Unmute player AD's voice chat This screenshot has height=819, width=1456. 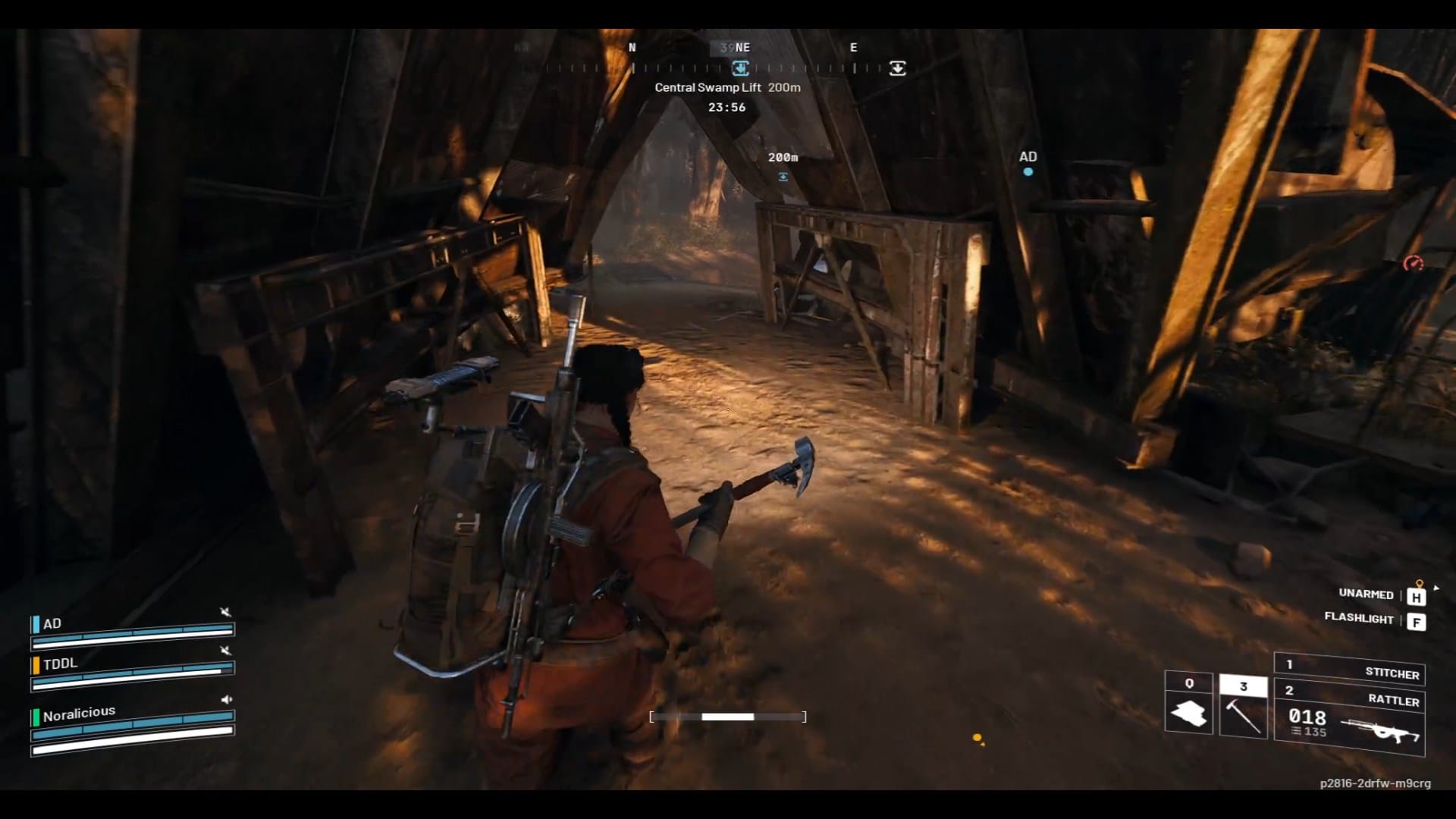click(225, 612)
